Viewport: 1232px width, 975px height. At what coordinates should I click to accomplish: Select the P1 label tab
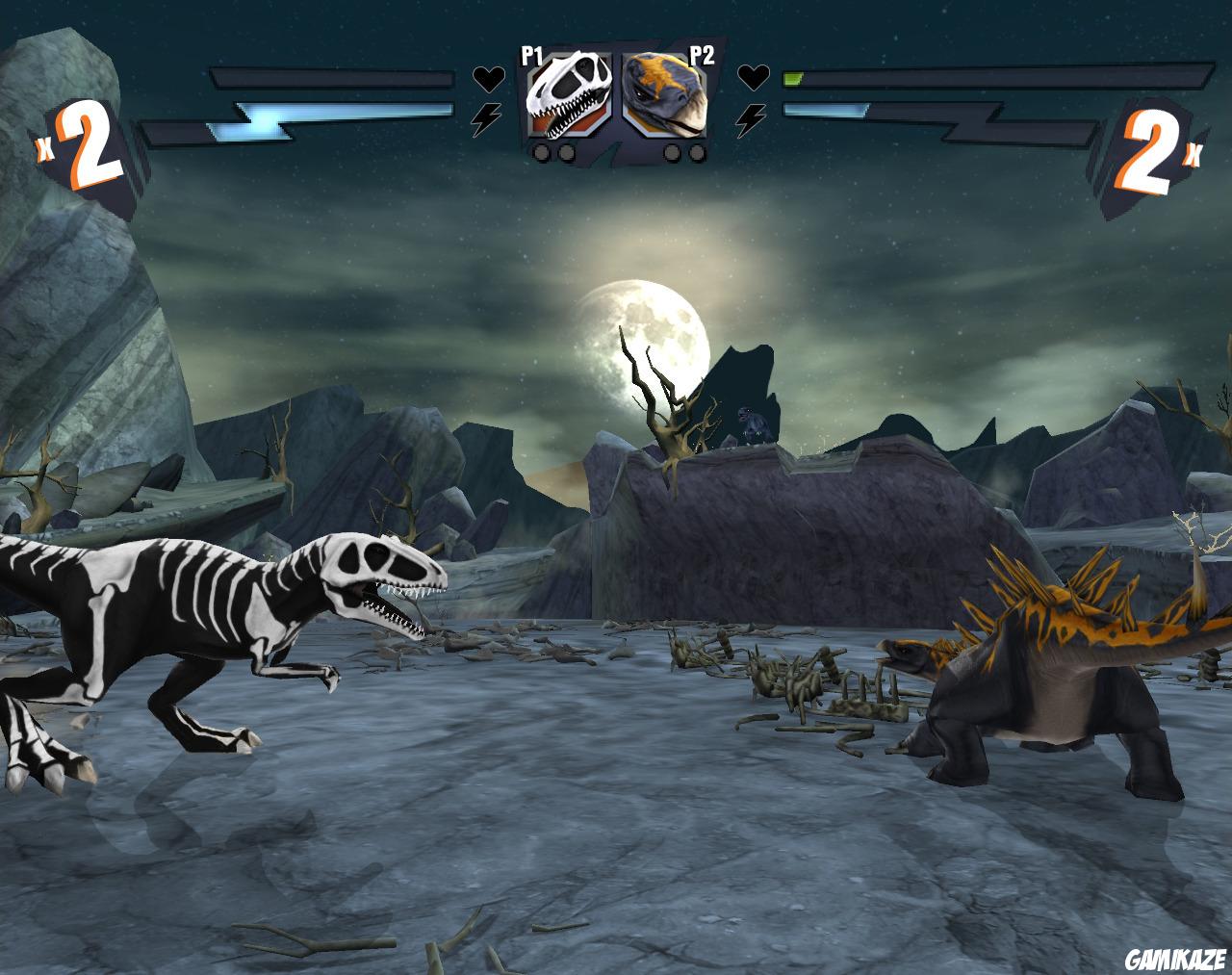(x=530, y=55)
